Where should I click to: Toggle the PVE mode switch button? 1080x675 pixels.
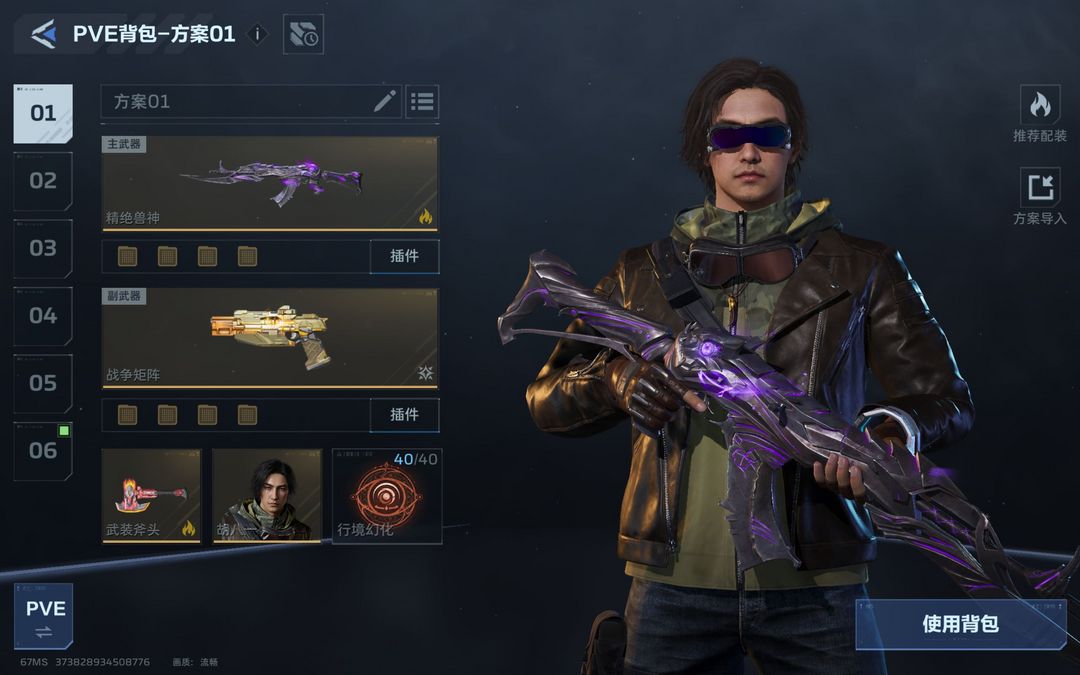coord(43,617)
